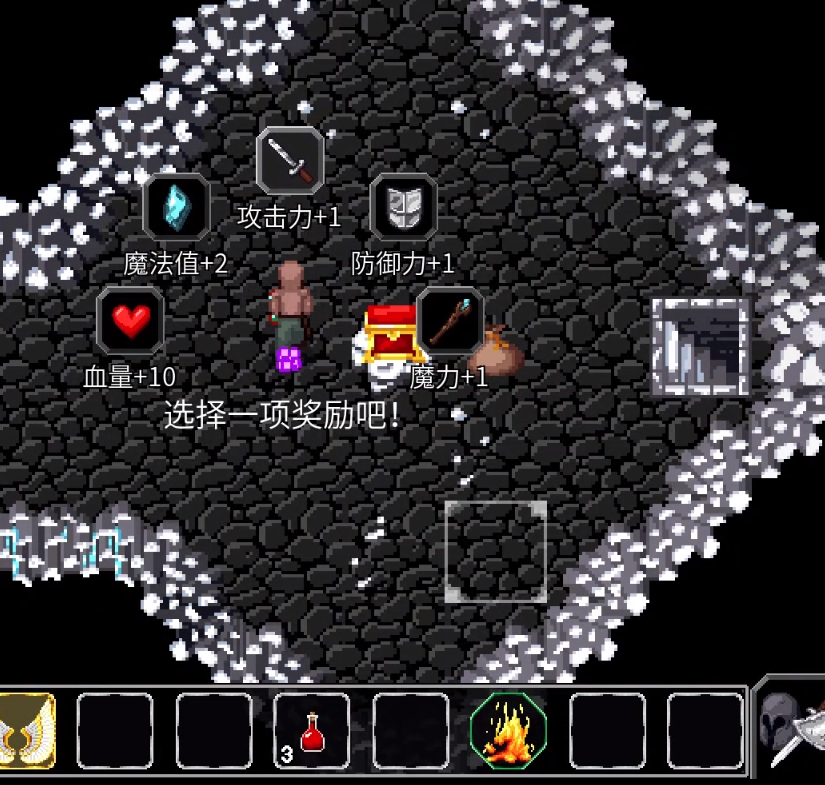Use the red health potion slot
The width and height of the screenshot is (825, 785).
click(312, 731)
